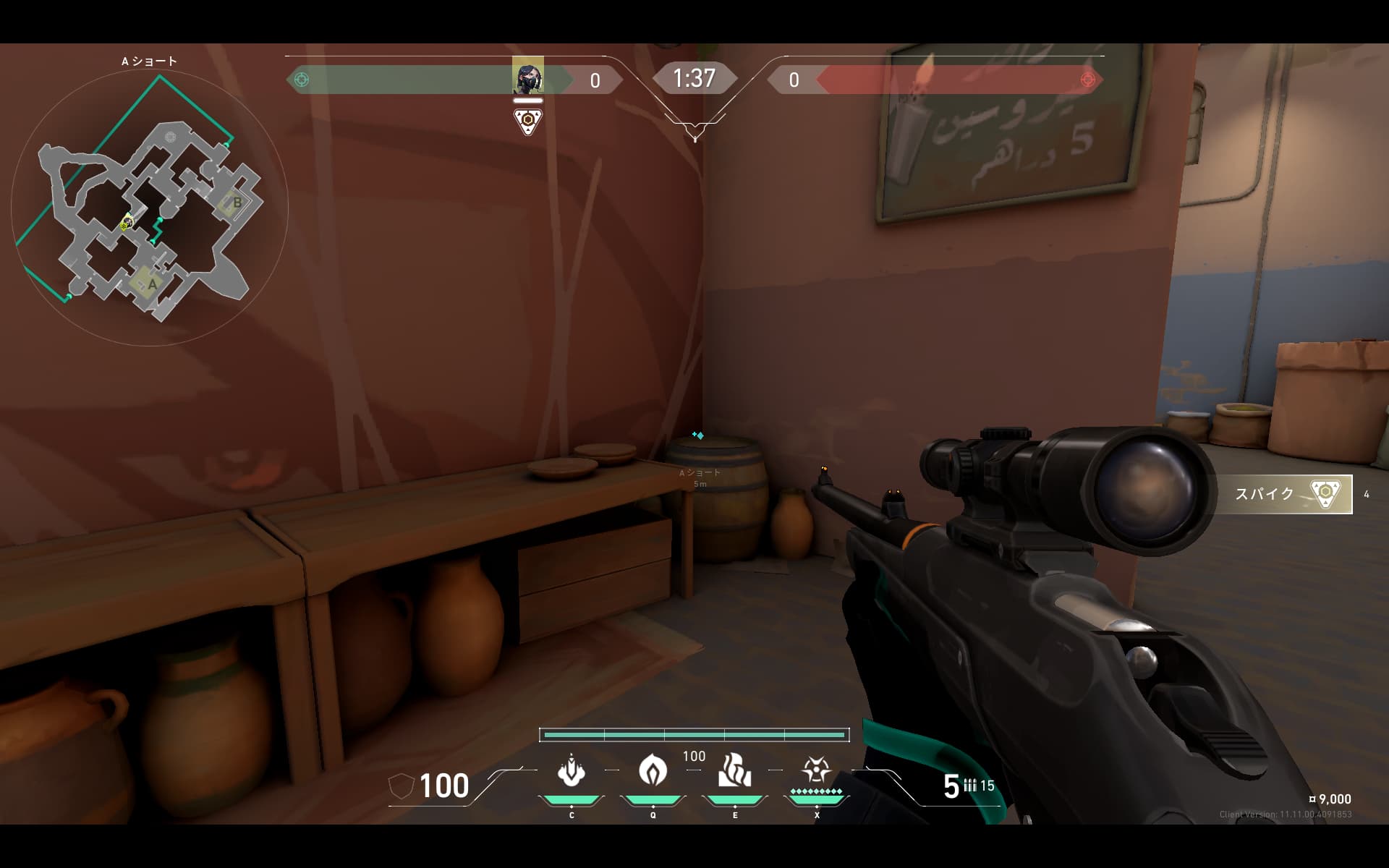Select the agent portrait in the team bar
Screen dimensions: 1389x868
coord(527,77)
